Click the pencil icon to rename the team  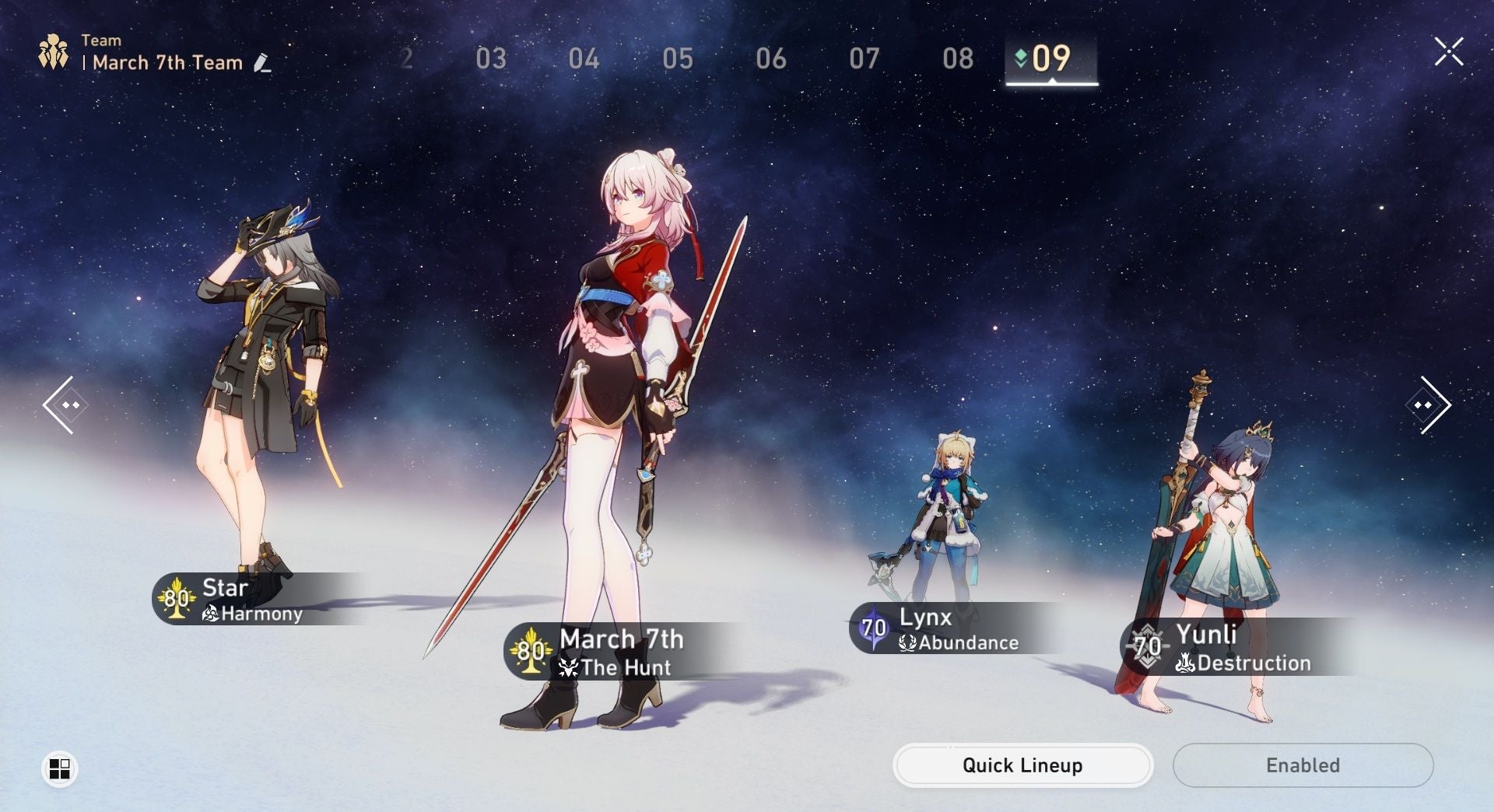click(262, 64)
